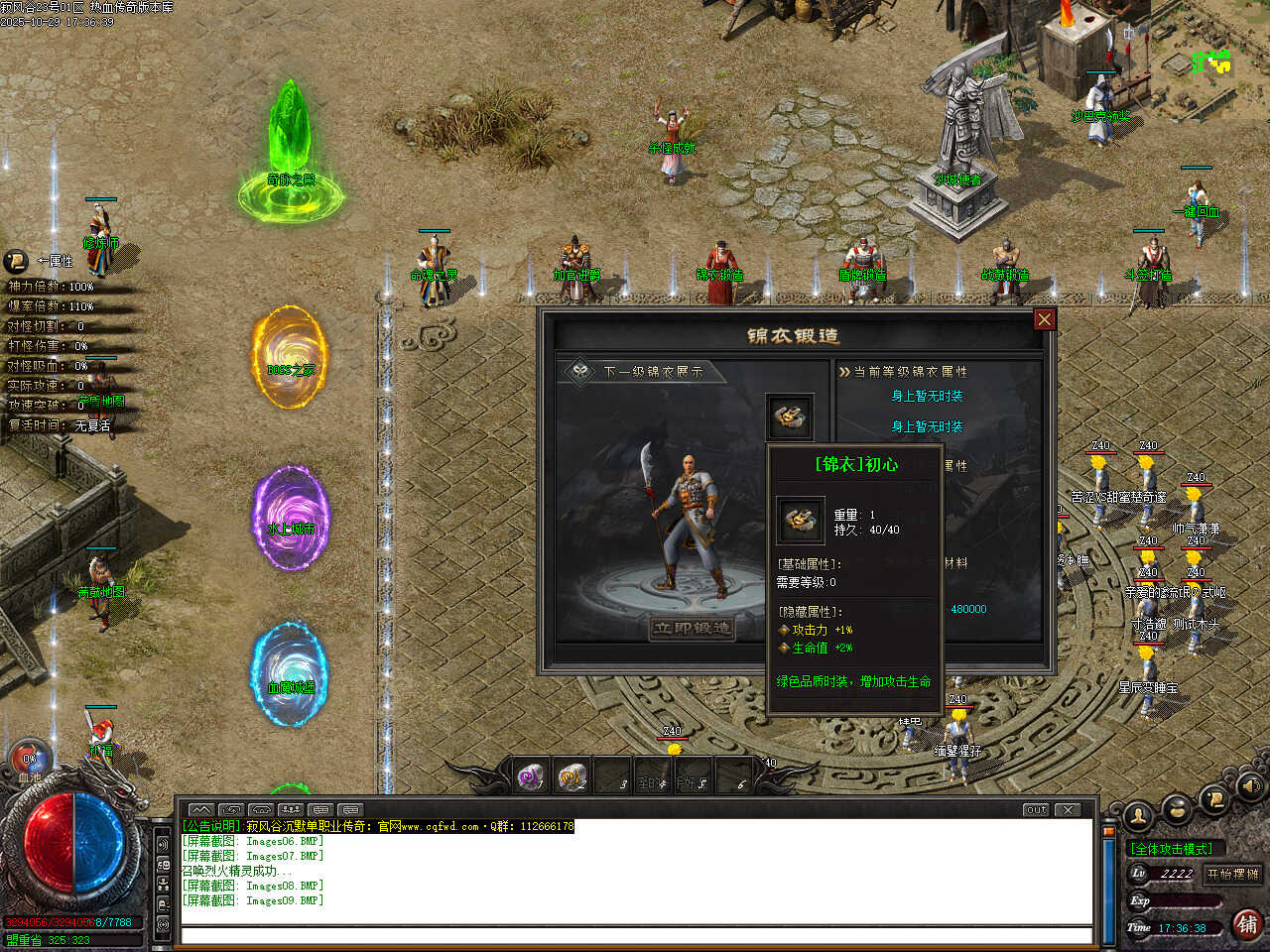Select the 锦衣 outfit item slot above the tooltip

pyautogui.click(x=789, y=417)
